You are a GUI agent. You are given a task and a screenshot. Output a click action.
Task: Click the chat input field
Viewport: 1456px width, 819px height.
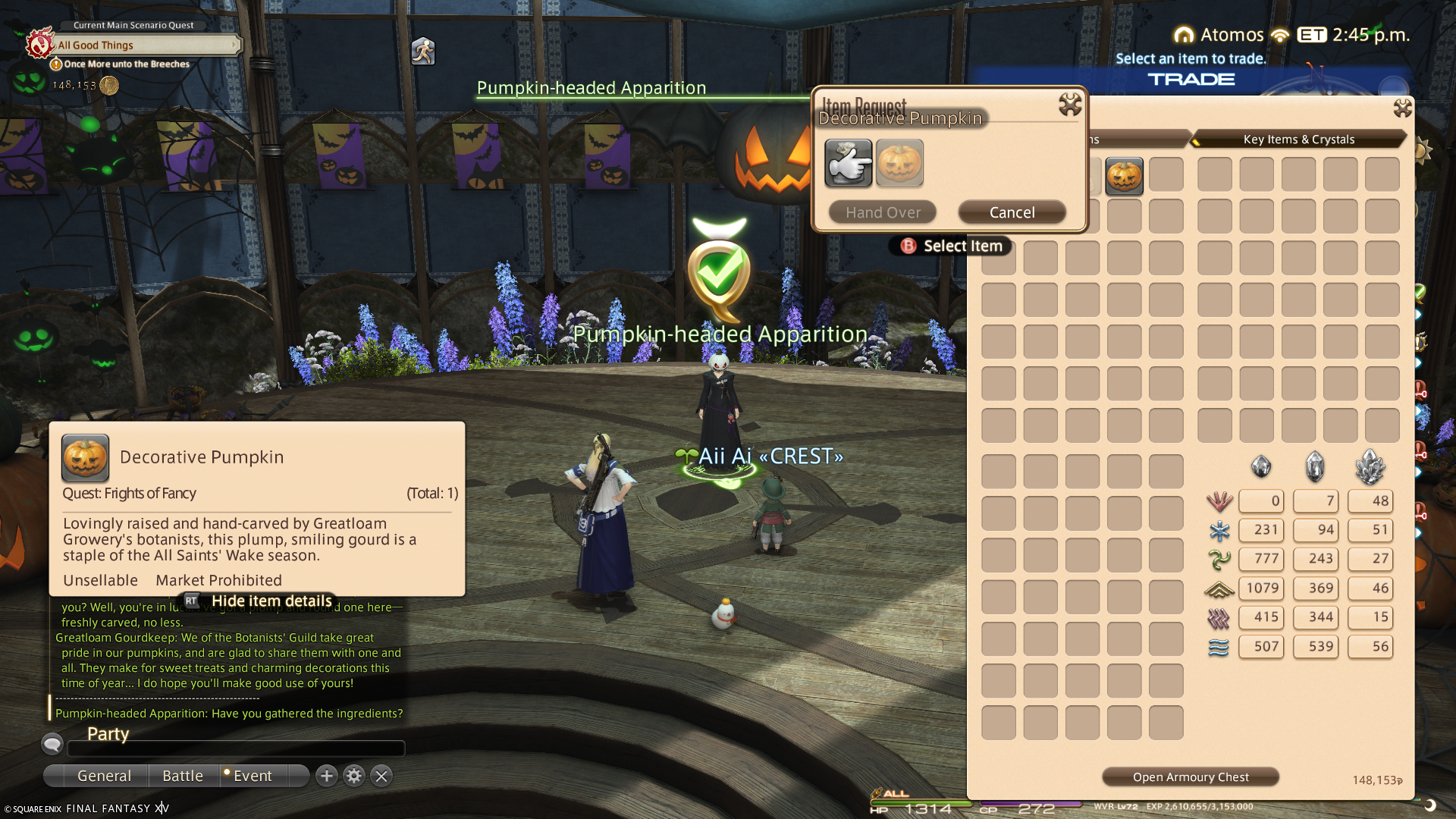[236, 748]
